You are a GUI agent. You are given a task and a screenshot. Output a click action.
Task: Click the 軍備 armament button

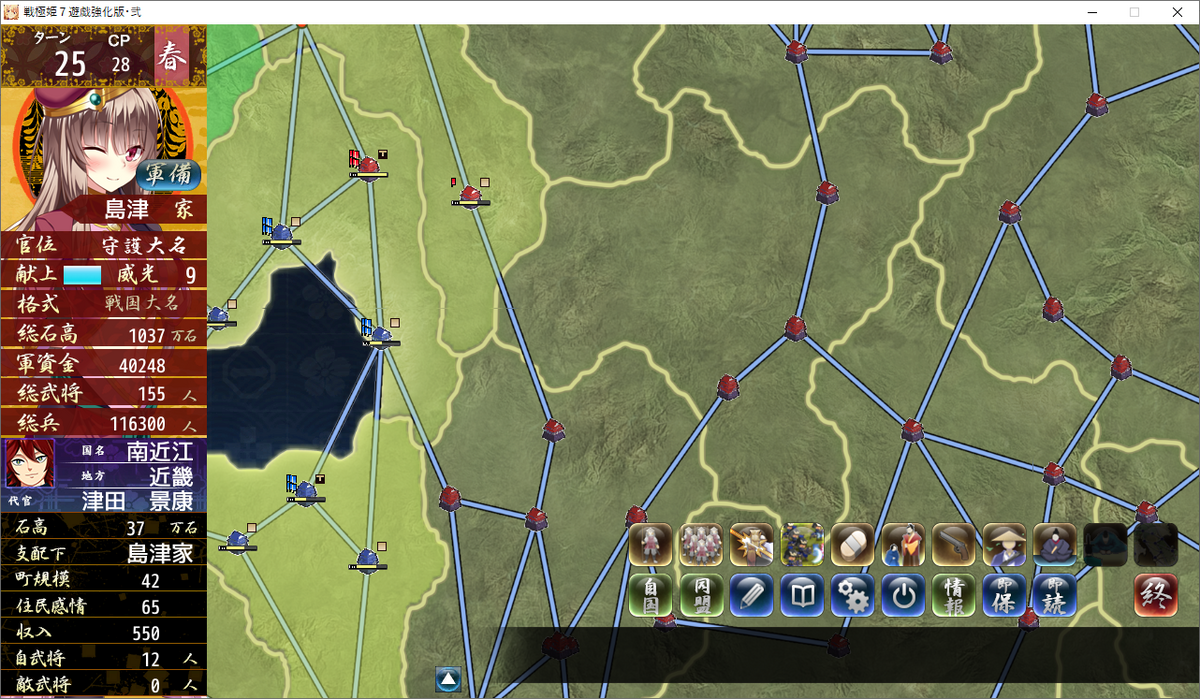[x=167, y=174]
